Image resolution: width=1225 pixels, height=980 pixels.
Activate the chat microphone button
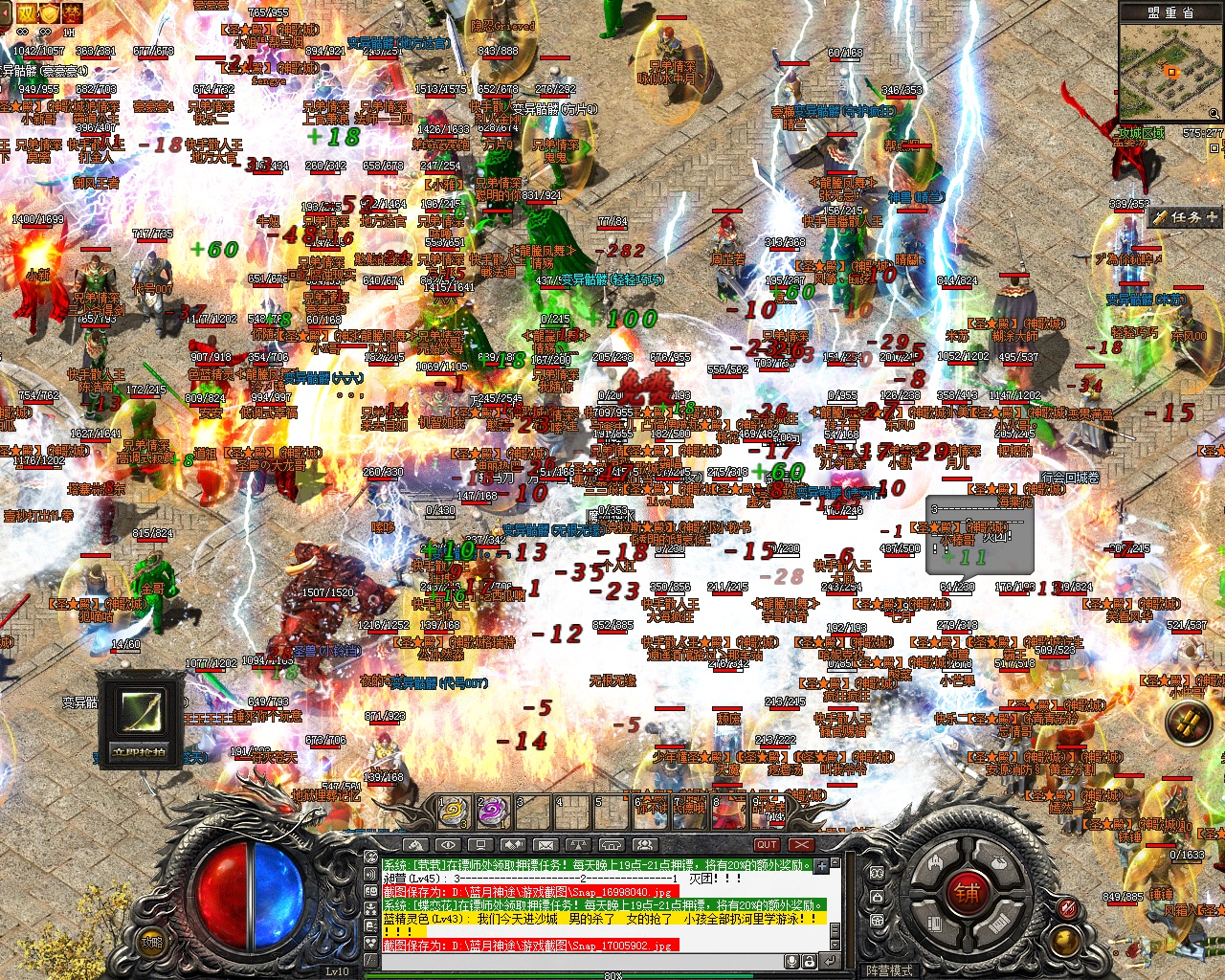(792, 961)
